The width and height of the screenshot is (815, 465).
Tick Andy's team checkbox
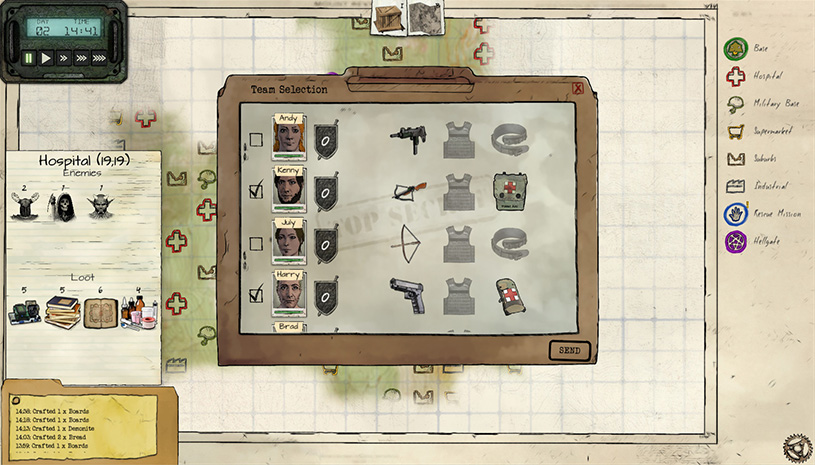(256, 140)
